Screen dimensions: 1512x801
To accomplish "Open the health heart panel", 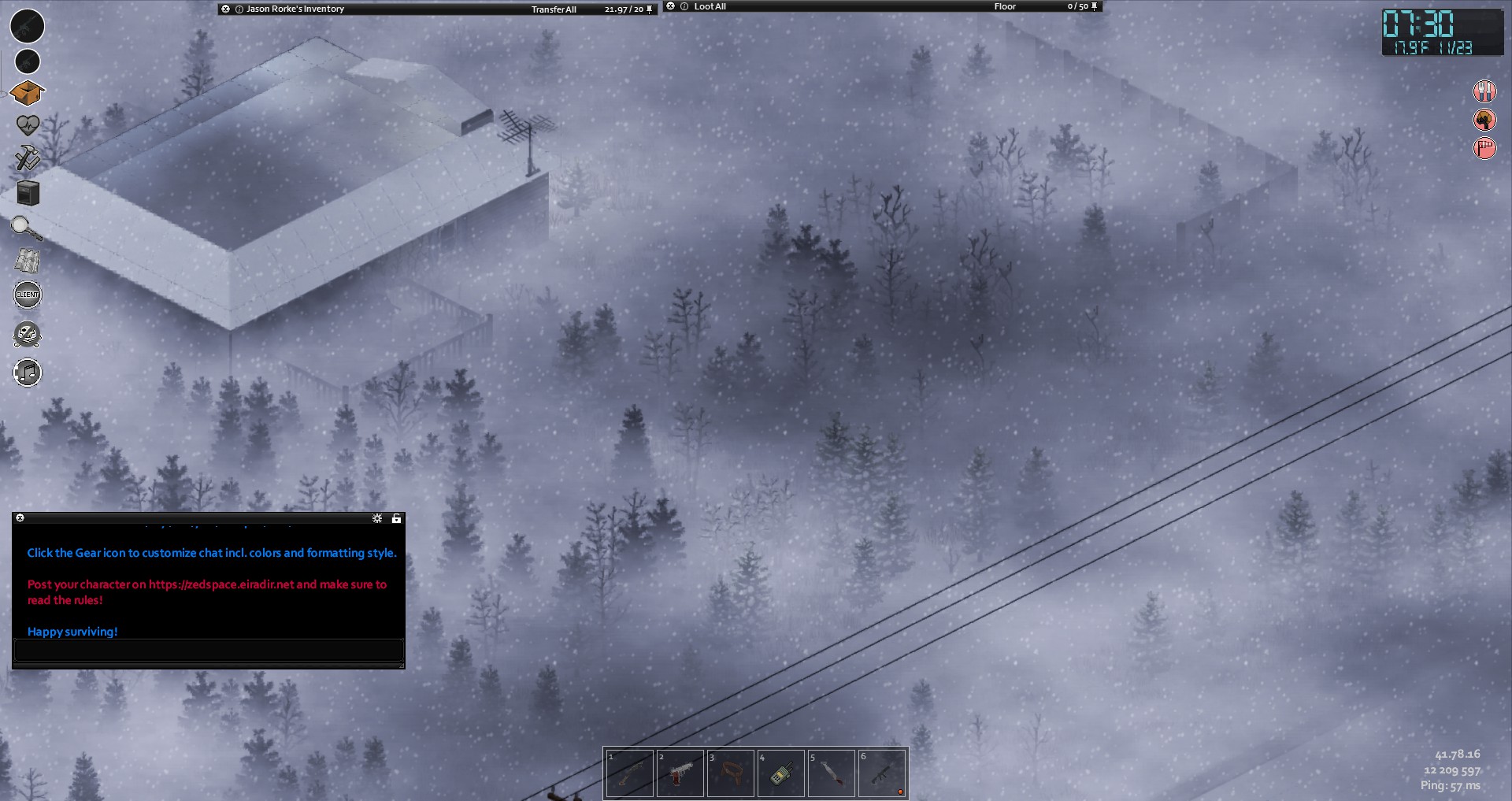I will [x=28, y=125].
